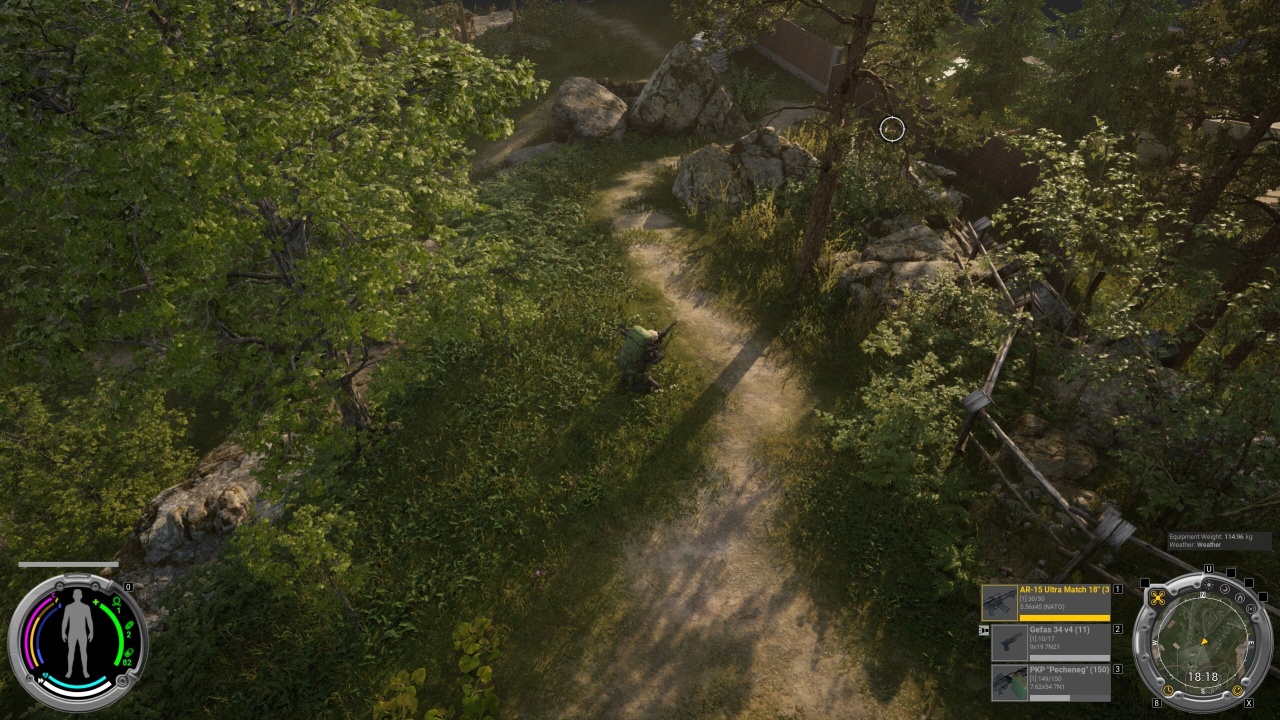Click the yellow stopwatch icon below the minimap
Screen dimensions: 1280x720
[1237, 690]
